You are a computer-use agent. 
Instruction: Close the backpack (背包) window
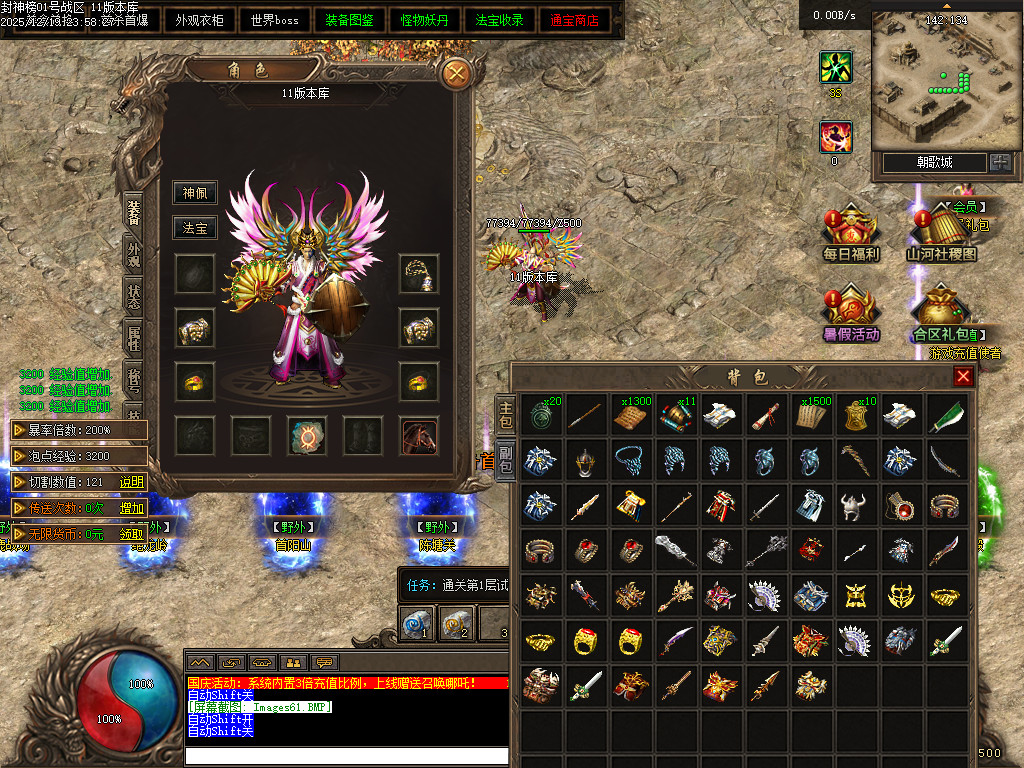click(963, 376)
